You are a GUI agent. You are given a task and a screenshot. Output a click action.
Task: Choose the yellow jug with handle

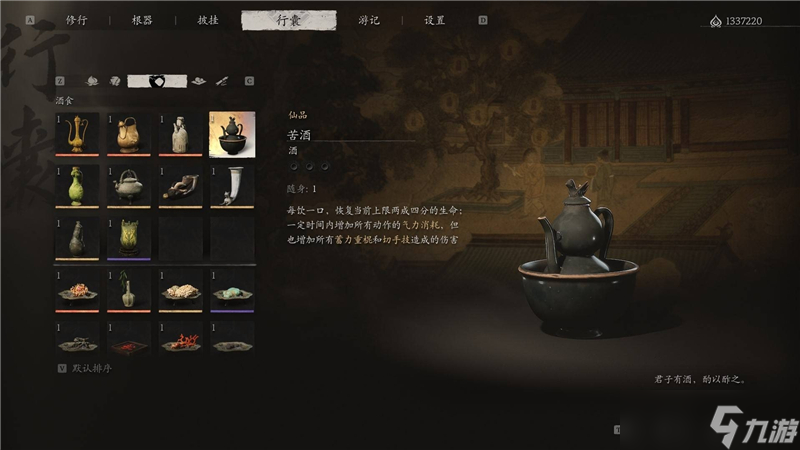[128, 133]
